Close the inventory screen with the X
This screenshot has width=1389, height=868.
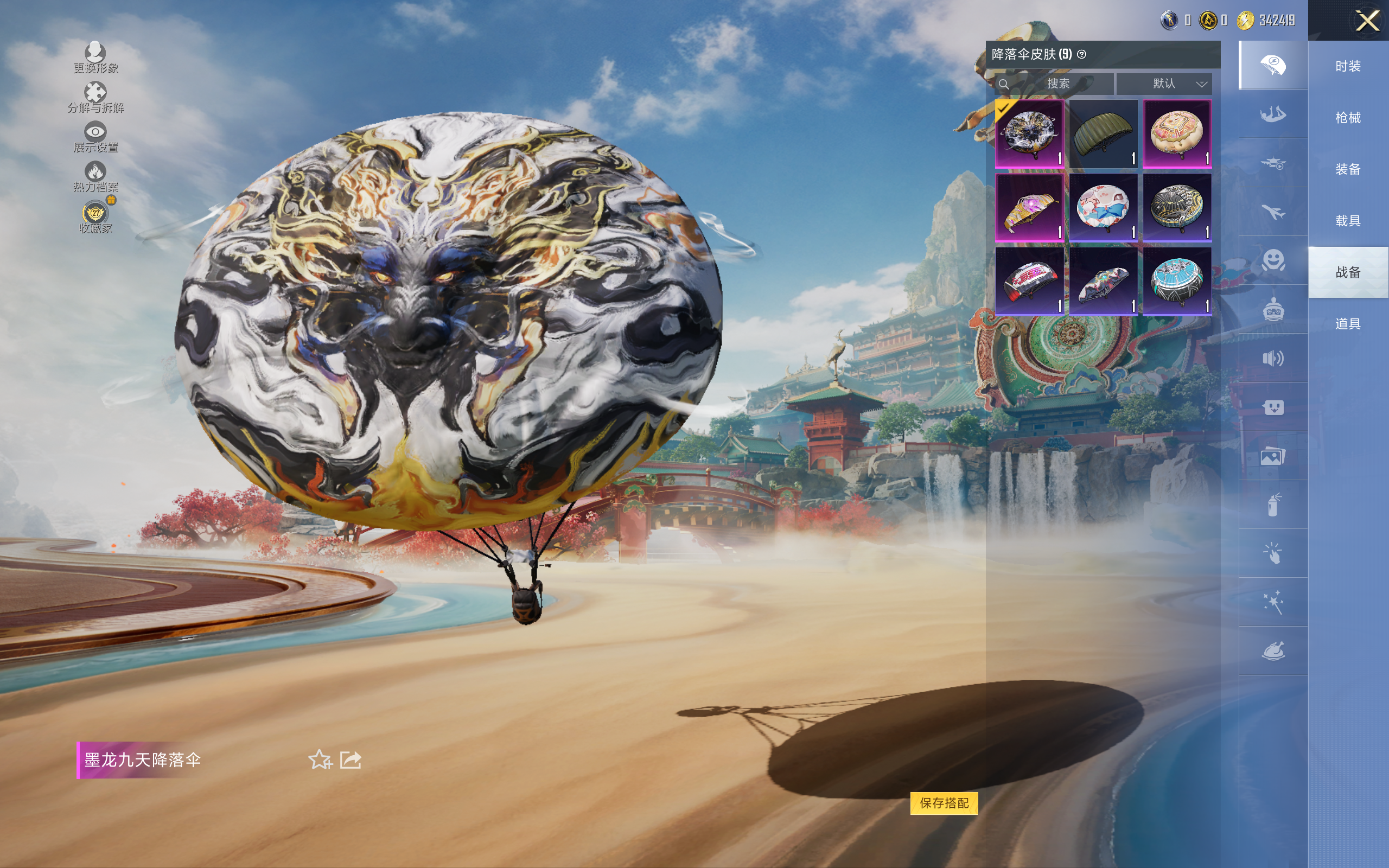(1367, 21)
